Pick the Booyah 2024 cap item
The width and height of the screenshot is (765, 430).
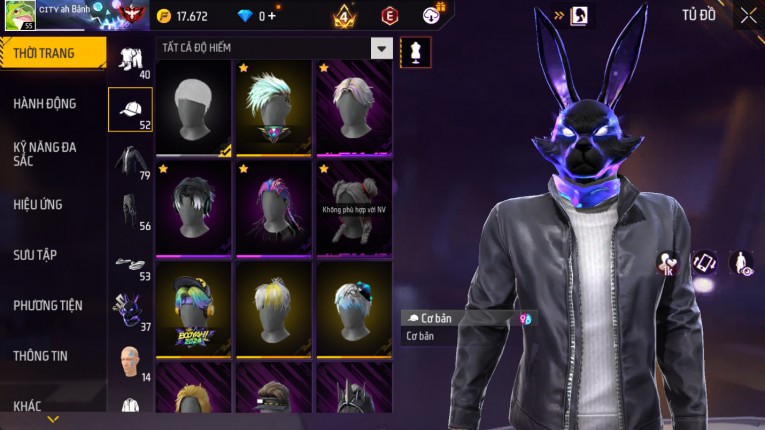click(194, 308)
